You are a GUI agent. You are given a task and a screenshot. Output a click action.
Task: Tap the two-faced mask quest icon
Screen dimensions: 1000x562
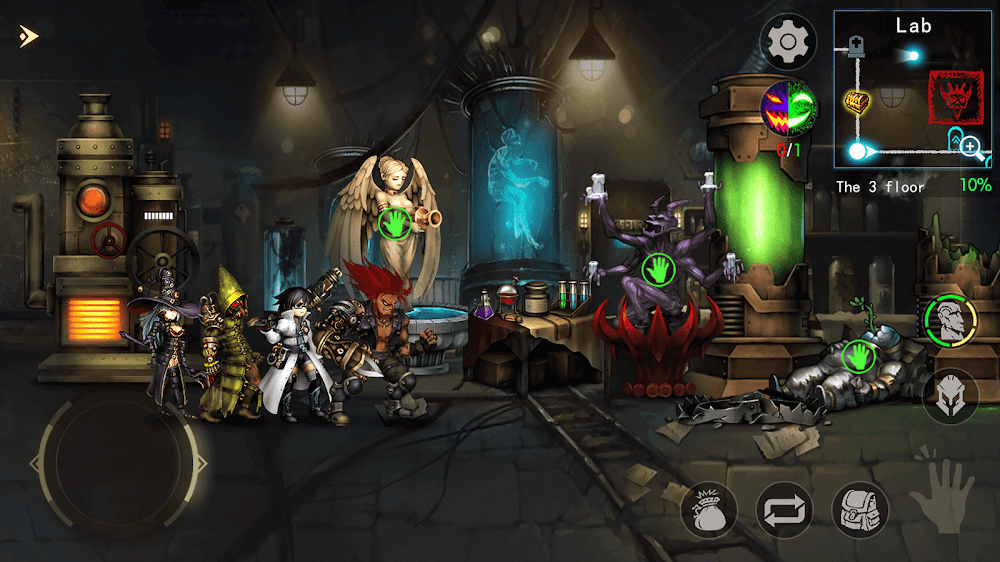789,108
